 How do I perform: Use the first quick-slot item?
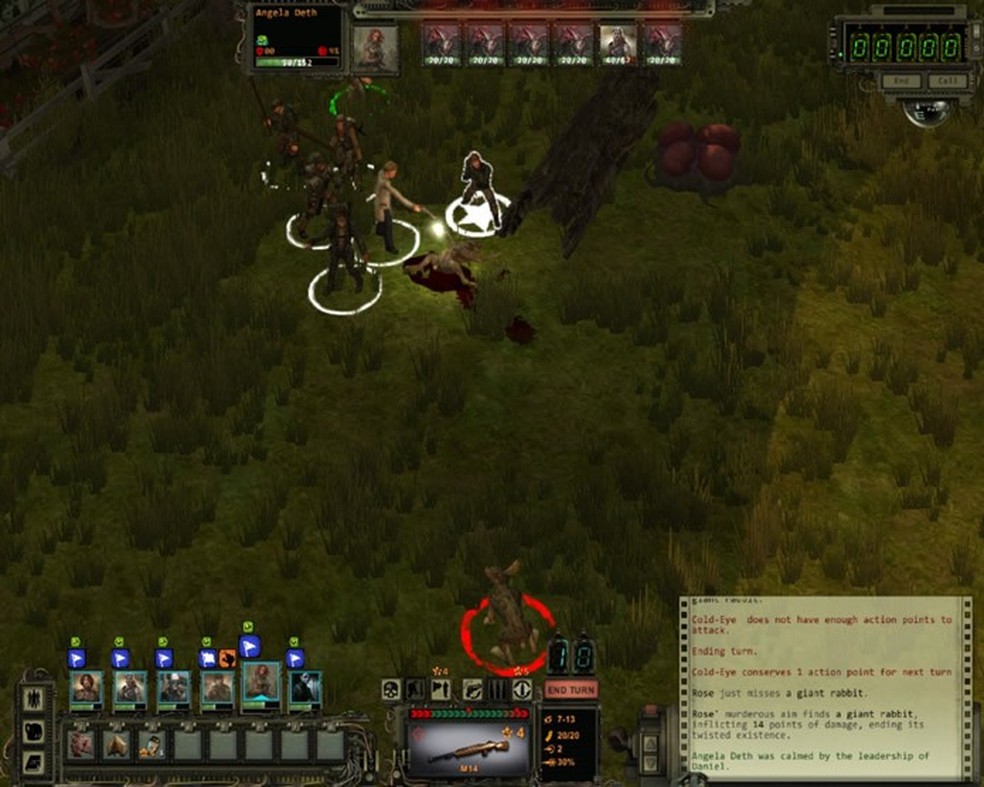[x=81, y=745]
